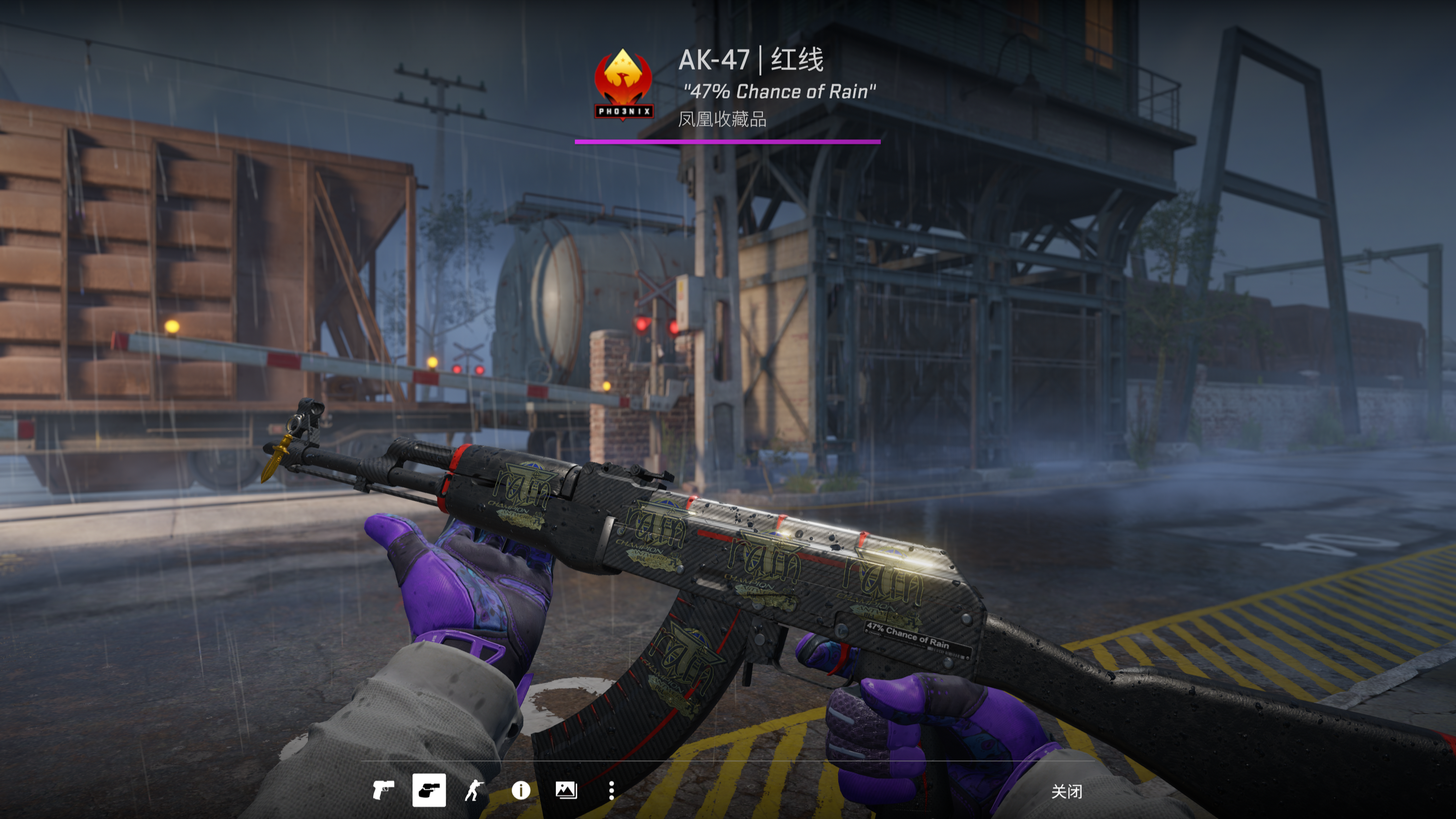Open the three-dot more options menu
This screenshot has height=819, width=1456.
tap(611, 790)
